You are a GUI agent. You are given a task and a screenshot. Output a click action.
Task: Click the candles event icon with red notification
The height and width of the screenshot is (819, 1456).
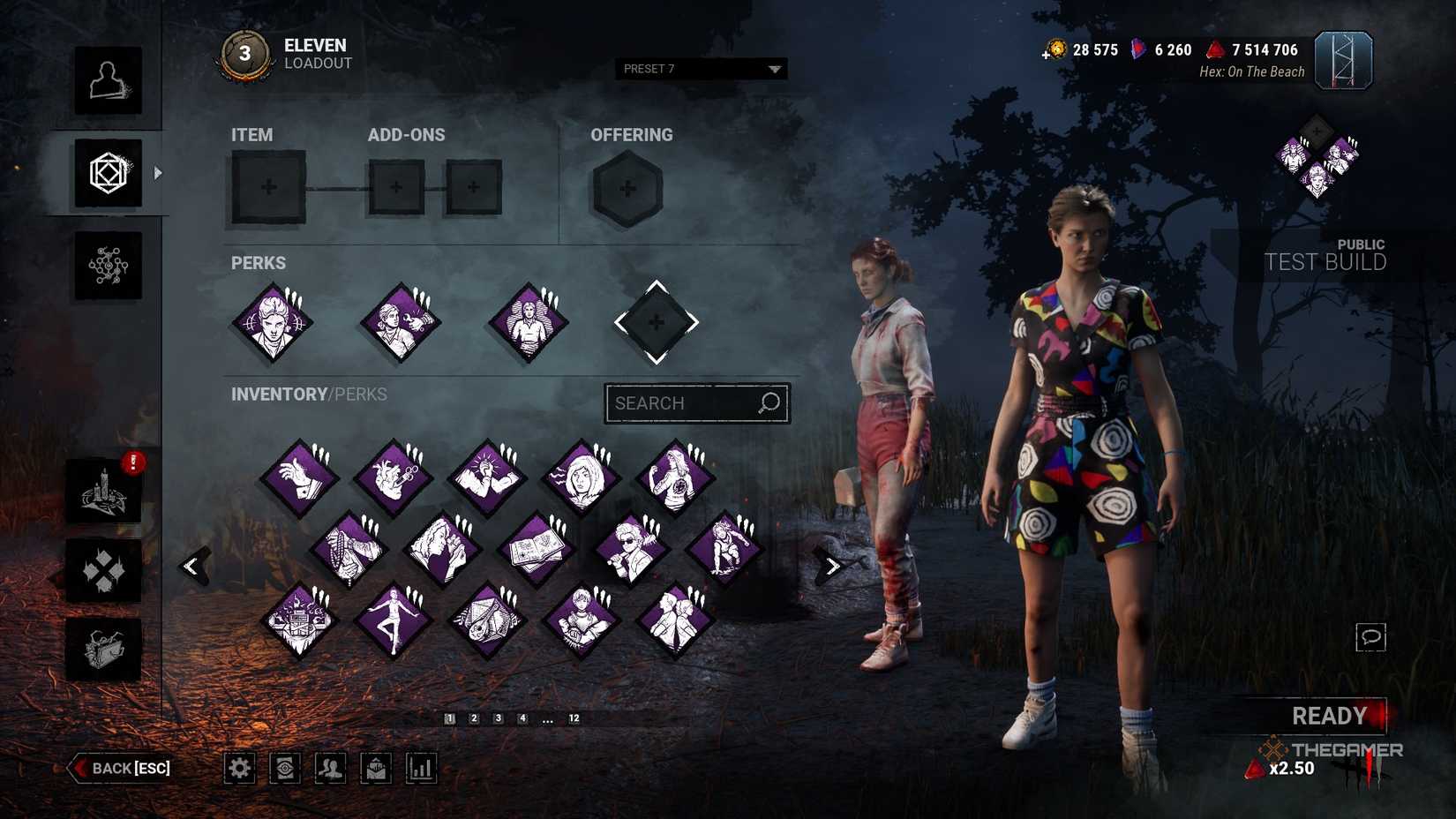[104, 492]
